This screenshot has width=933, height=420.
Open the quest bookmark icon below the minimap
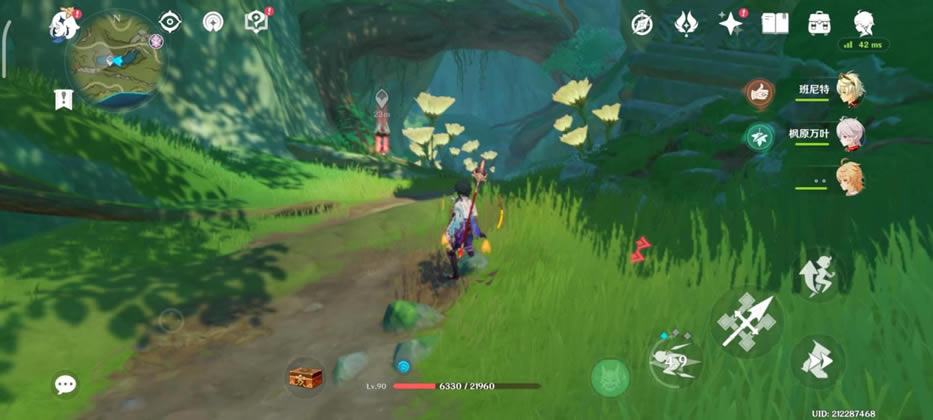point(64,98)
